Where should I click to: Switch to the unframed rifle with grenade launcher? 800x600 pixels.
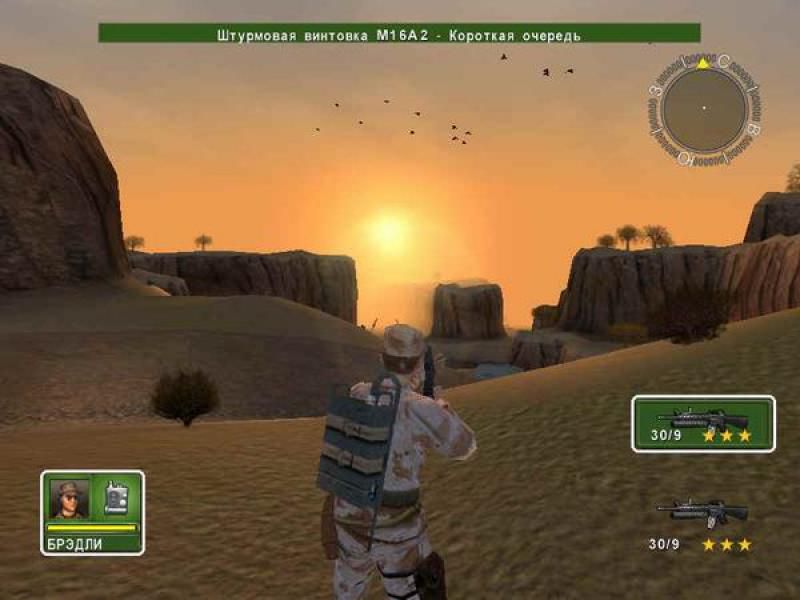click(702, 512)
